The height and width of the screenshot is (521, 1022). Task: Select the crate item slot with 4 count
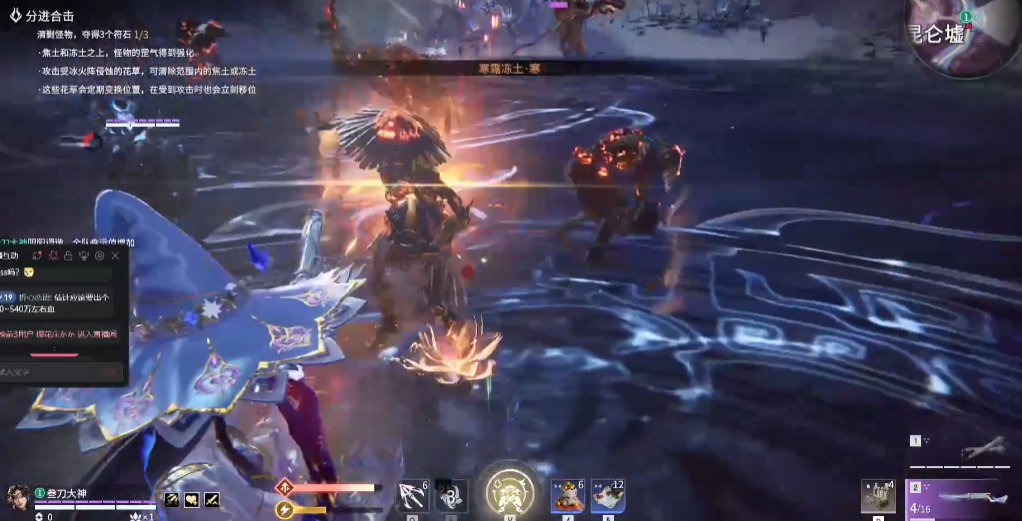878,496
